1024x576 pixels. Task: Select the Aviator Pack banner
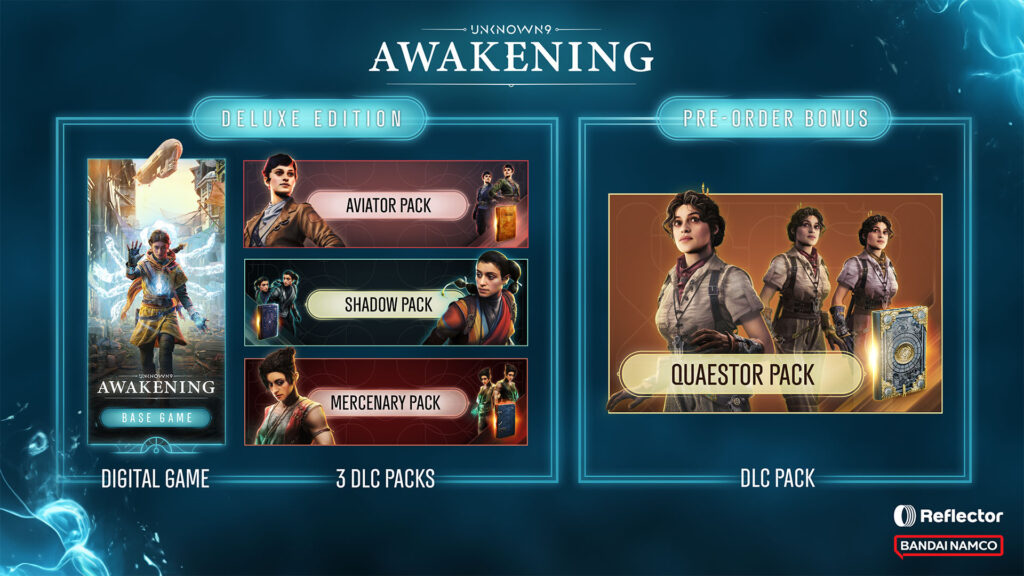[x=386, y=204]
